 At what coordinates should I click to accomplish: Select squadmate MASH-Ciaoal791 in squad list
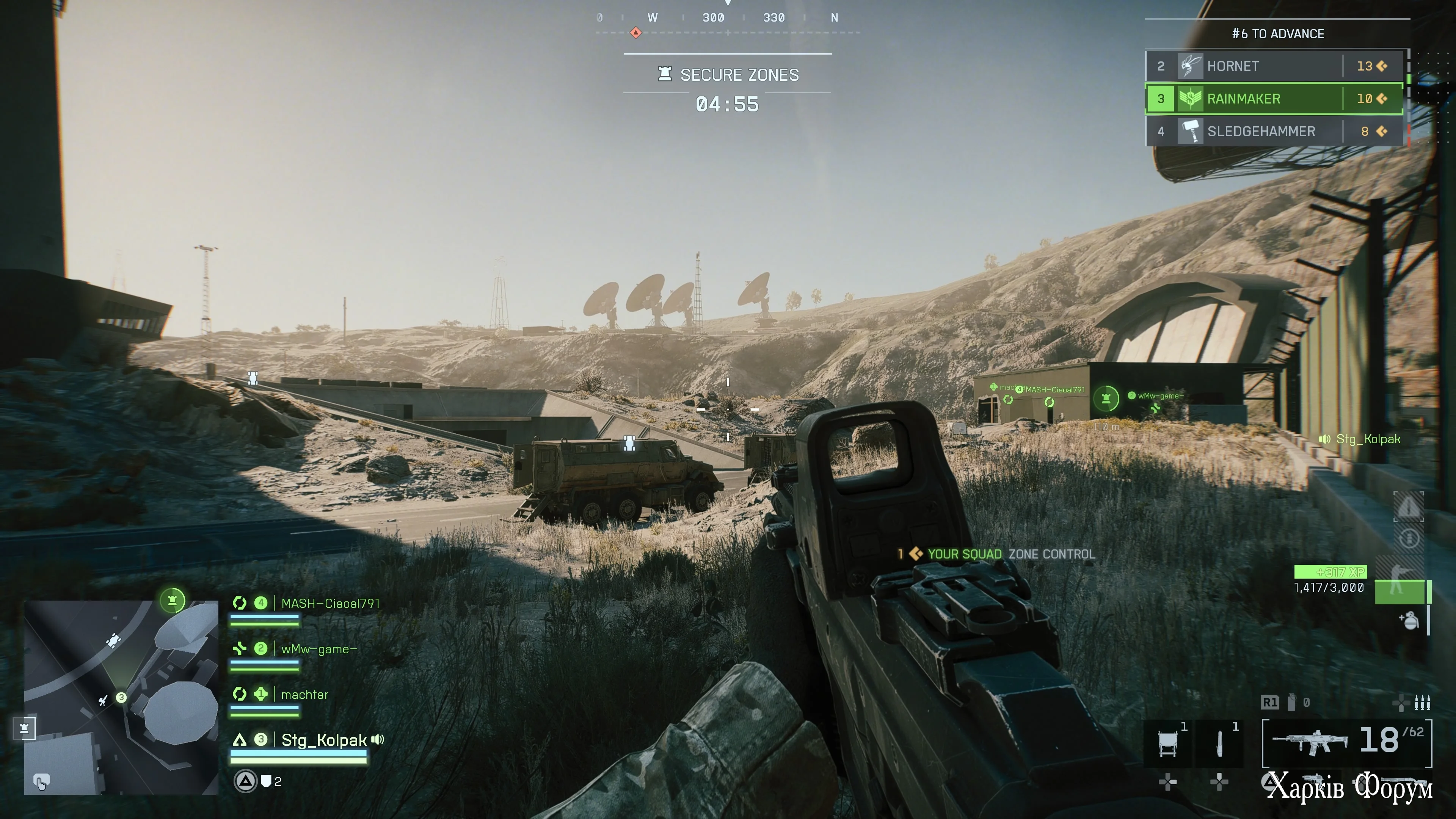pos(330,604)
